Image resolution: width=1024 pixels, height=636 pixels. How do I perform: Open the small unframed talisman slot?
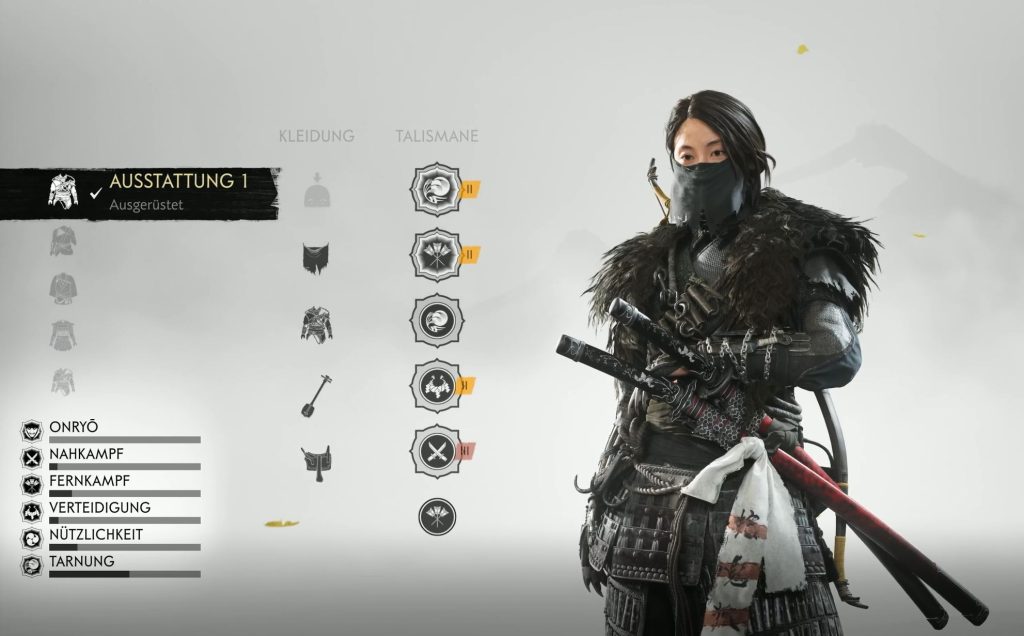[437, 516]
